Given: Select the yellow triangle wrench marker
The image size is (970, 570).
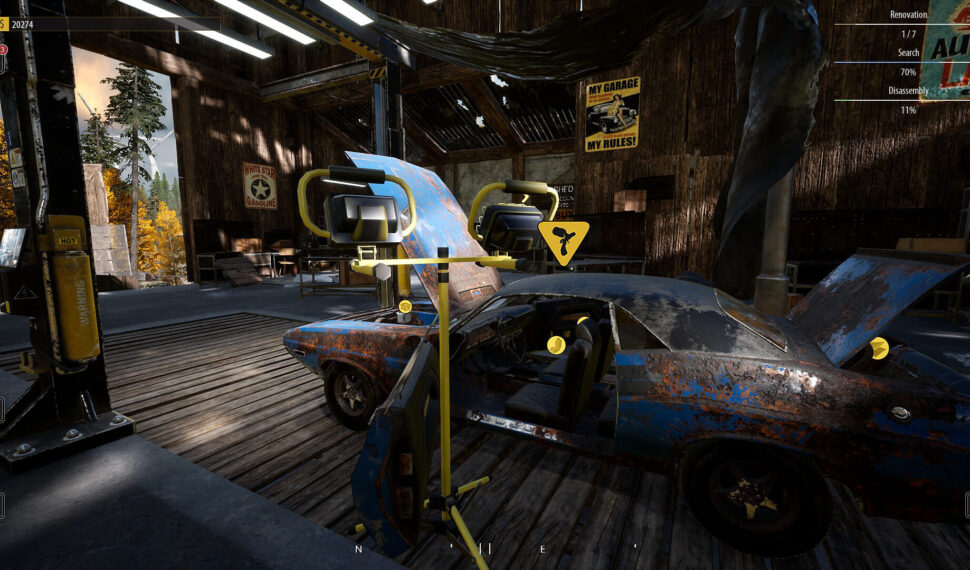Looking at the screenshot, I should [563, 241].
